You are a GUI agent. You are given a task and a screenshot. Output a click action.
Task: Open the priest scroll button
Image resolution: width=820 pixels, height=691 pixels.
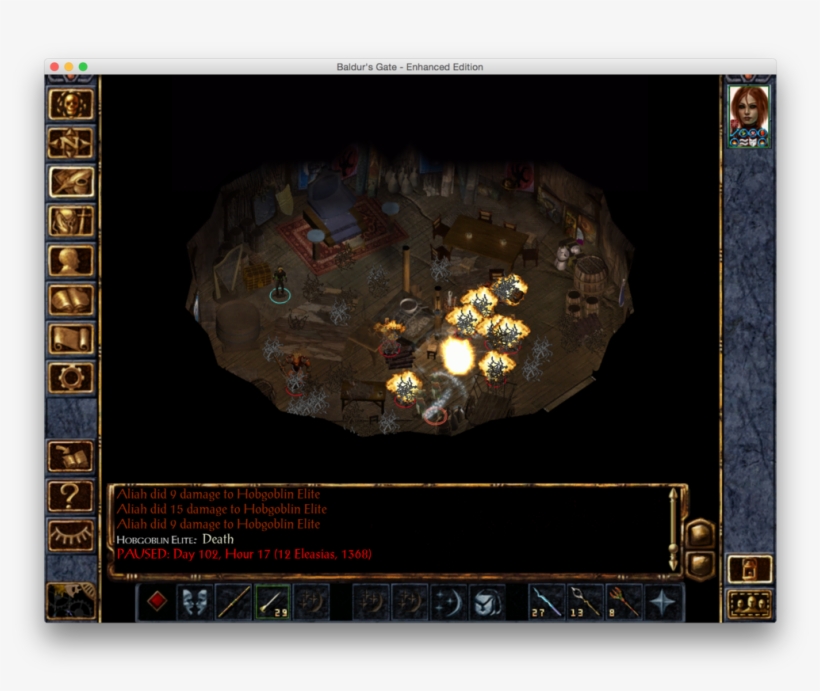tap(71, 337)
